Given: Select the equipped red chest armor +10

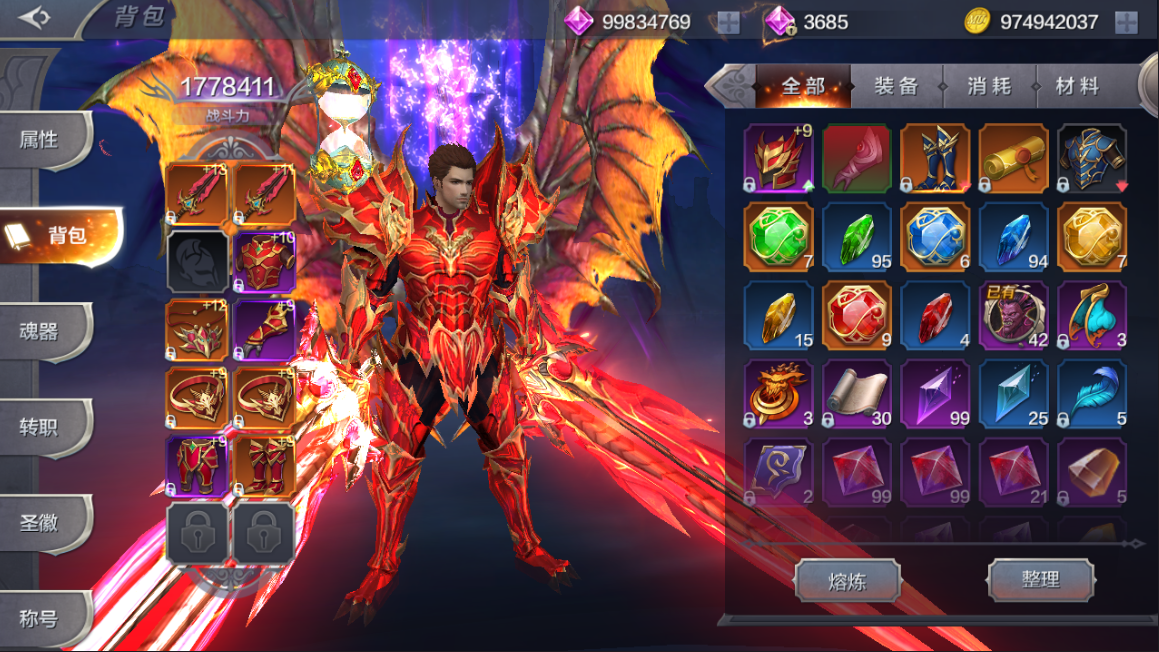Looking at the screenshot, I should tap(264, 263).
